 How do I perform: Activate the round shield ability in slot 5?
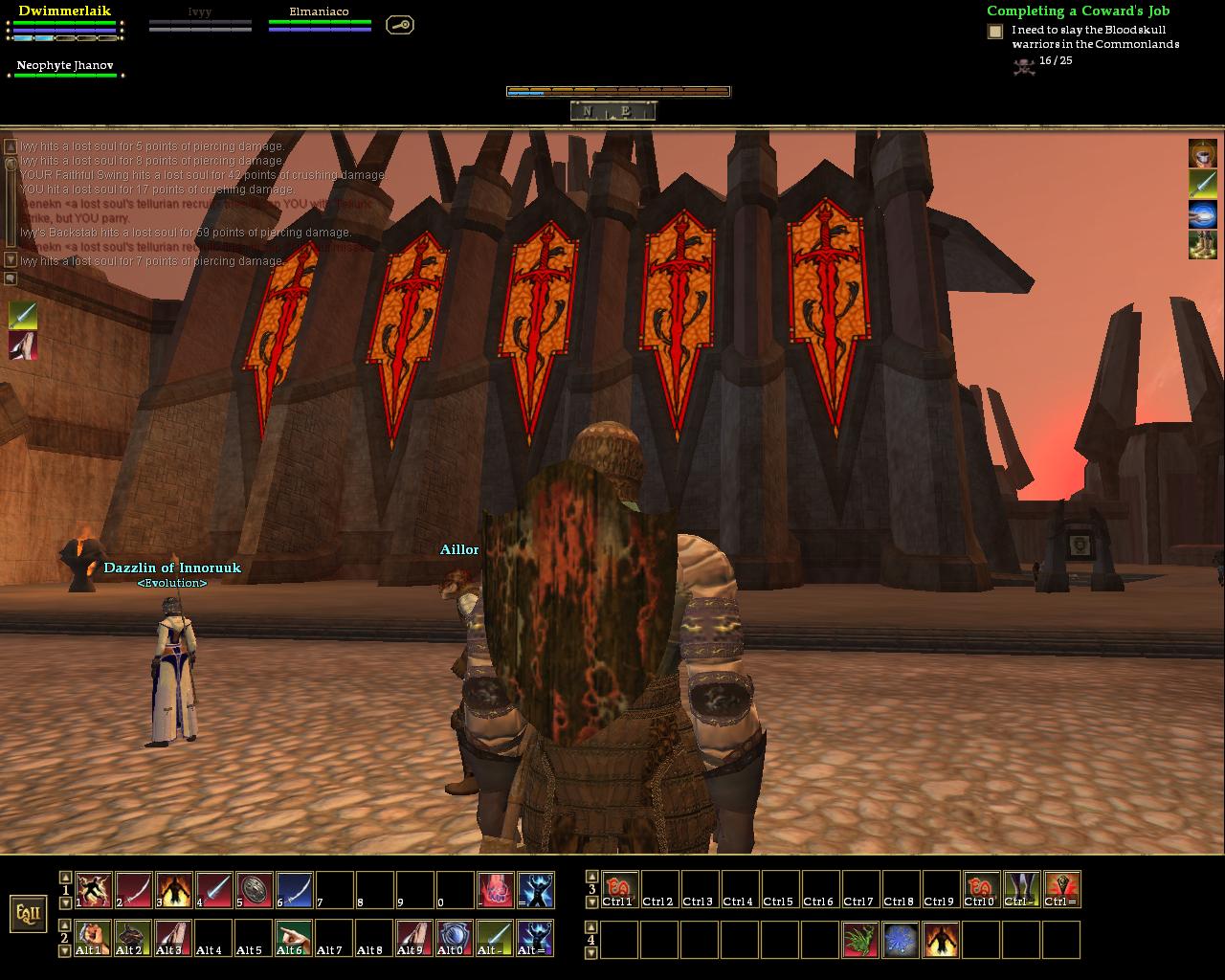255,890
